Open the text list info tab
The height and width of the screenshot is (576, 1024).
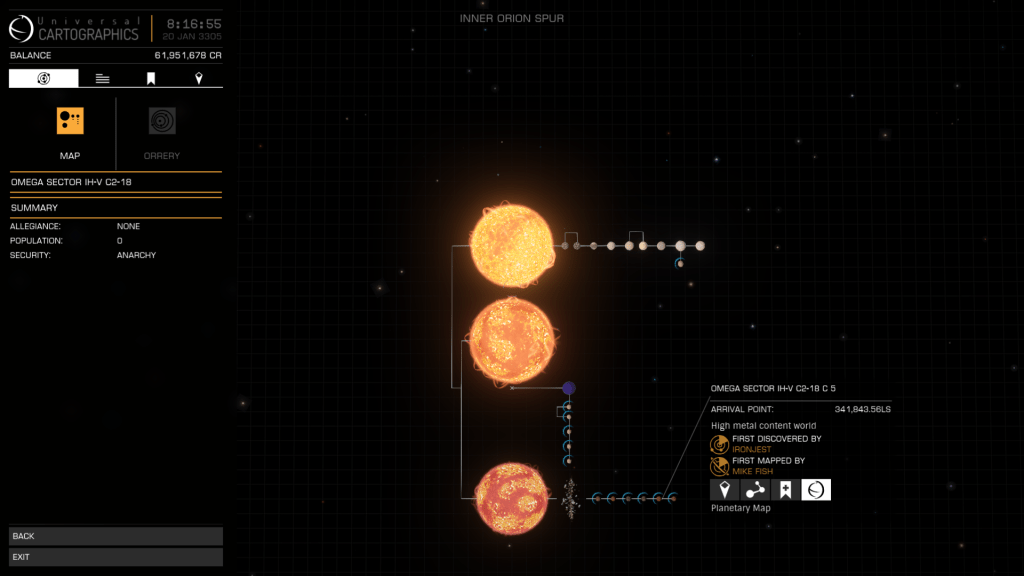pos(102,78)
